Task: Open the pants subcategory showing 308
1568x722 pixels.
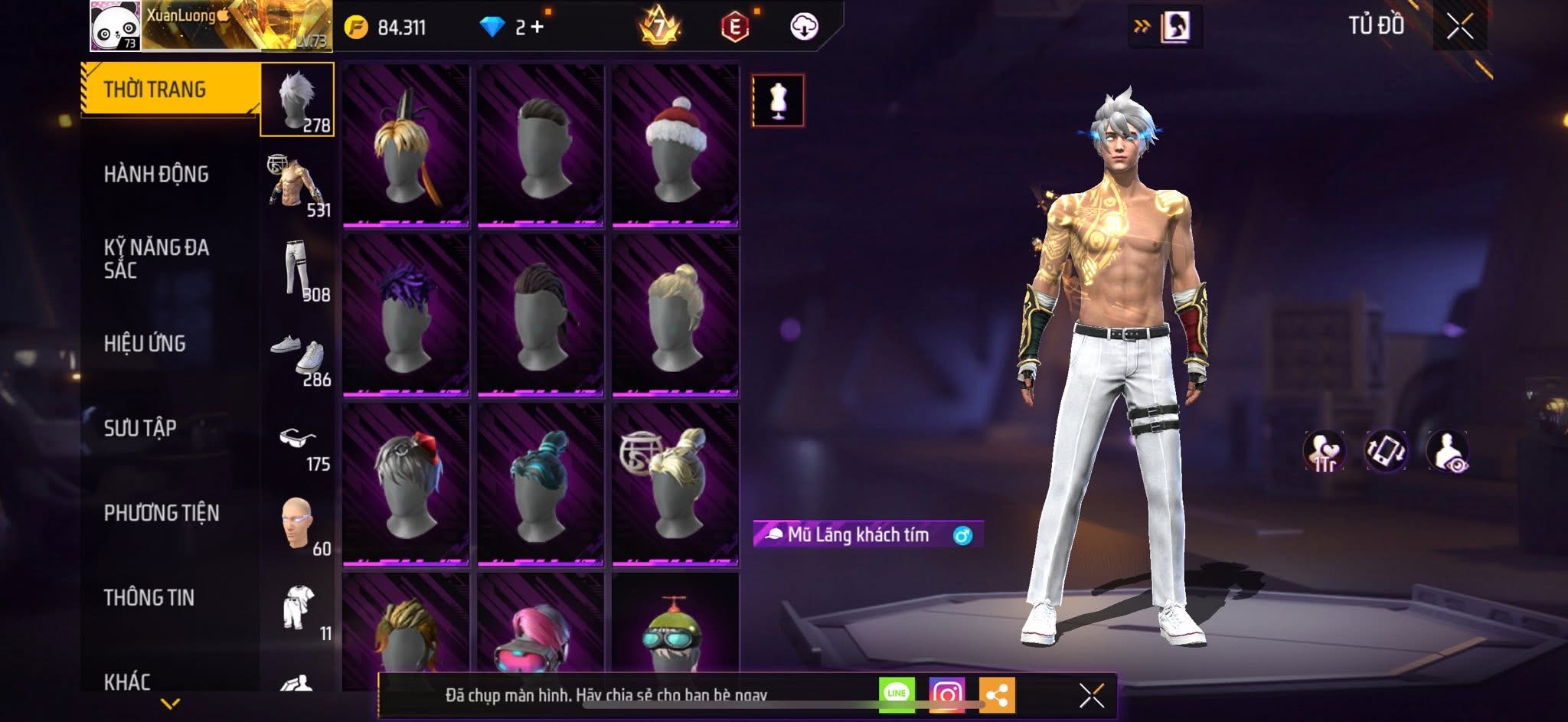Action: 299,270
